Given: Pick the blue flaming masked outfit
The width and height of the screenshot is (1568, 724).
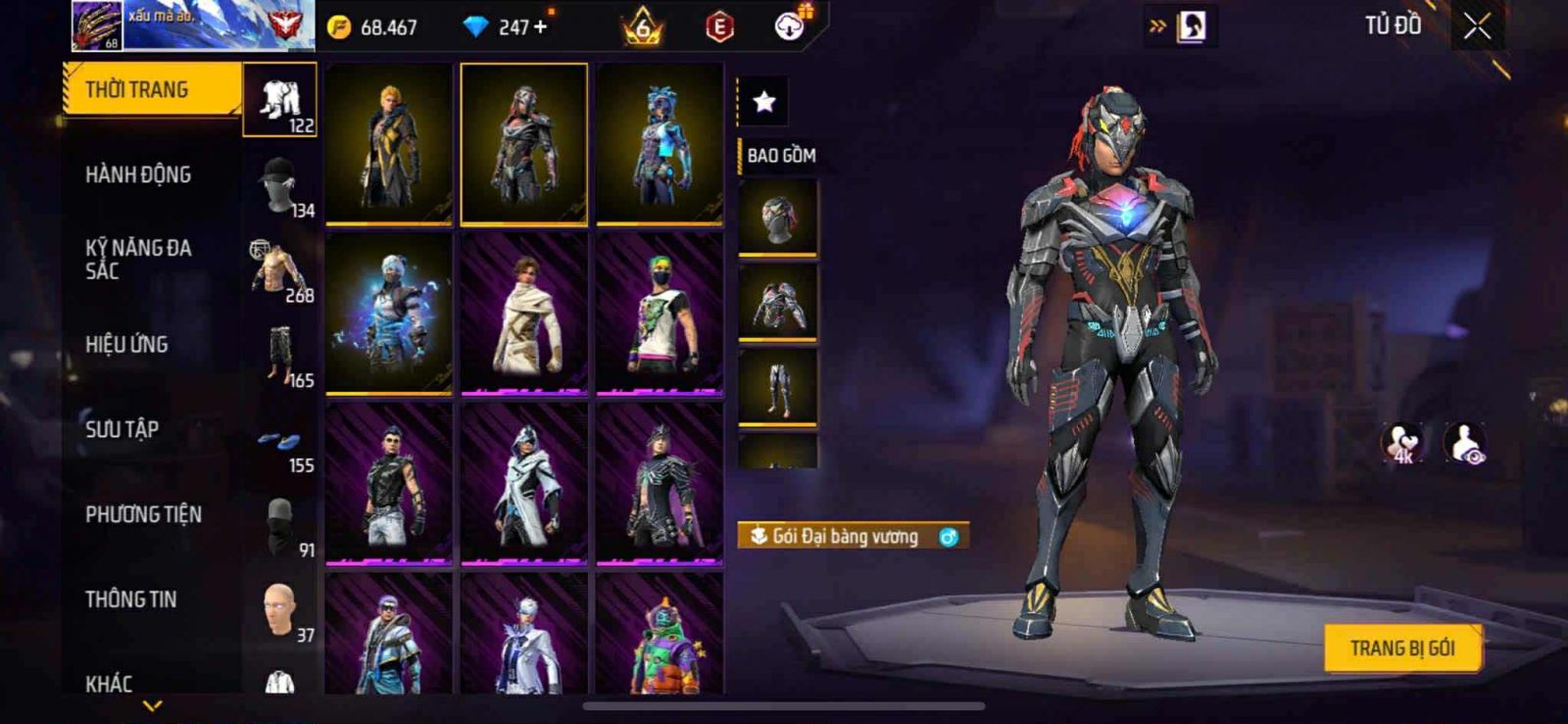Looking at the screenshot, I should pos(389,314).
